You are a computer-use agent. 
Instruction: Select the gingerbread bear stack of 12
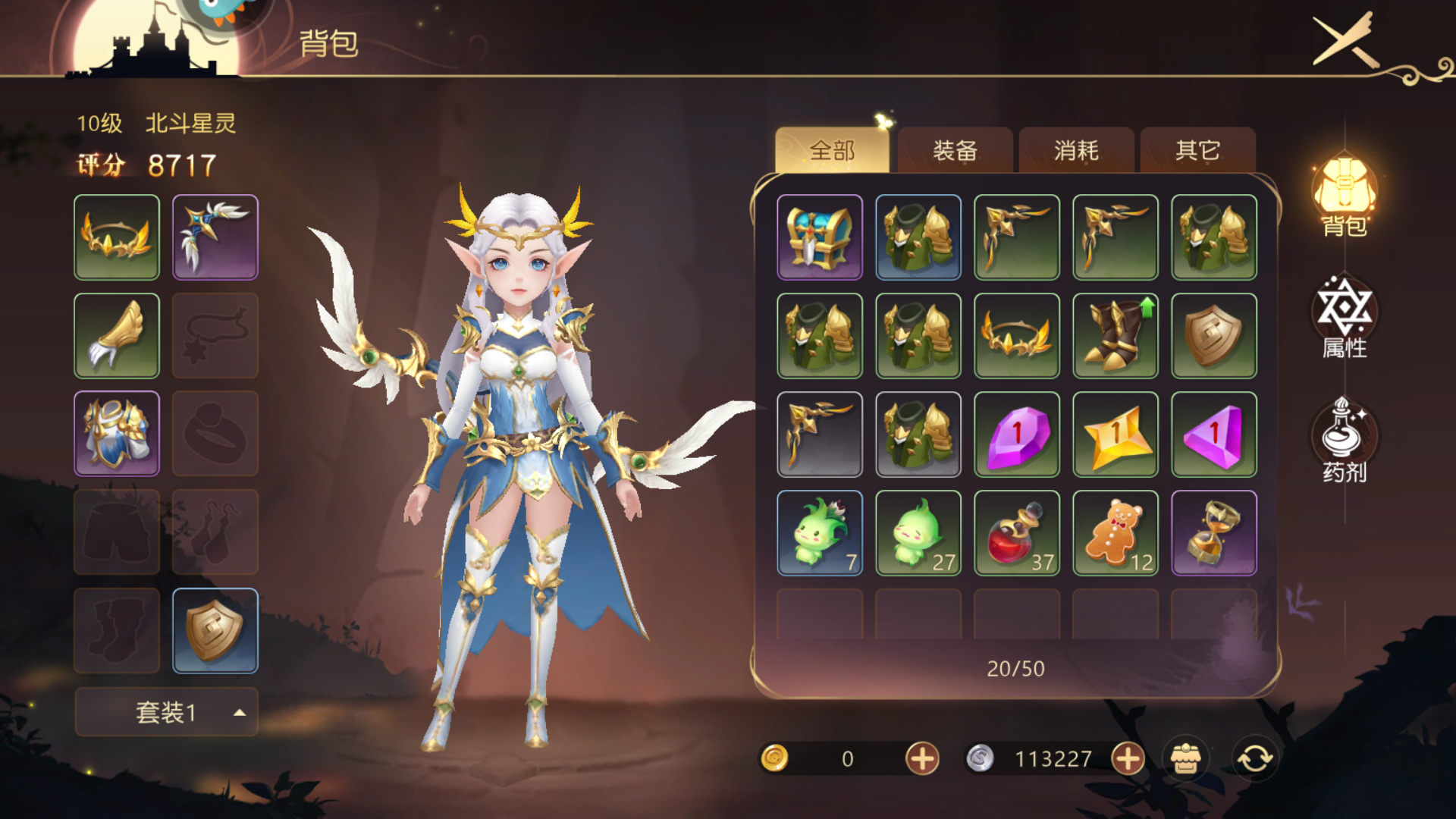[x=1116, y=533]
